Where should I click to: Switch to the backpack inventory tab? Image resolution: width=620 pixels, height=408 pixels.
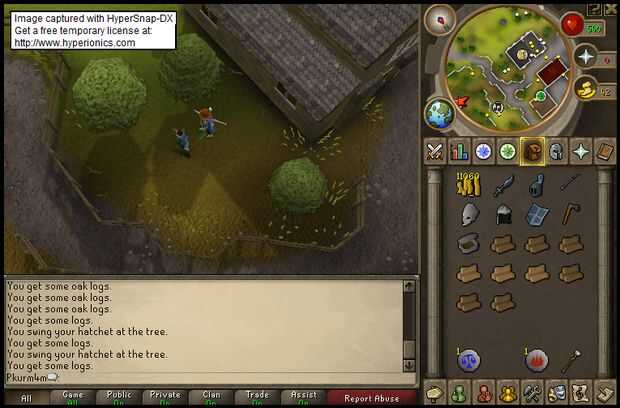click(x=533, y=151)
